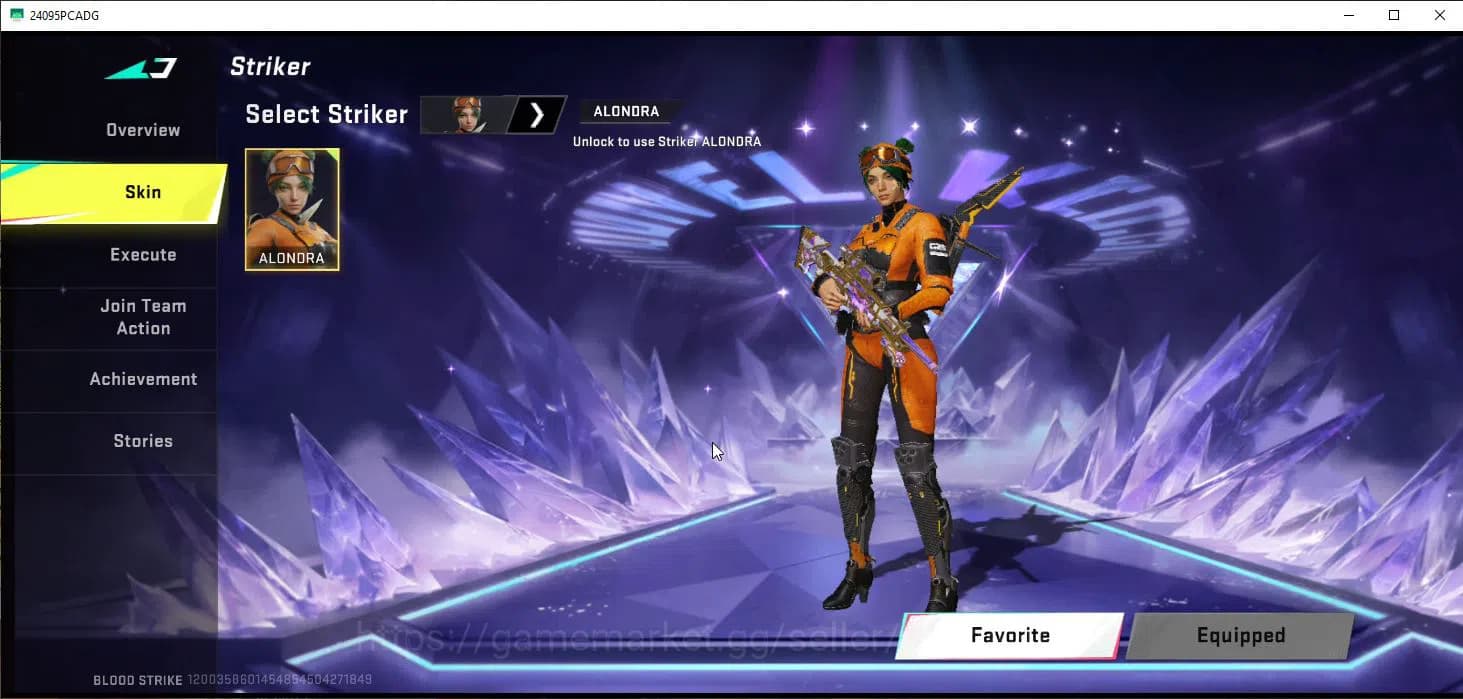Click the Select Striker arrow selector
This screenshot has width=1463, height=699.
pos(537,115)
